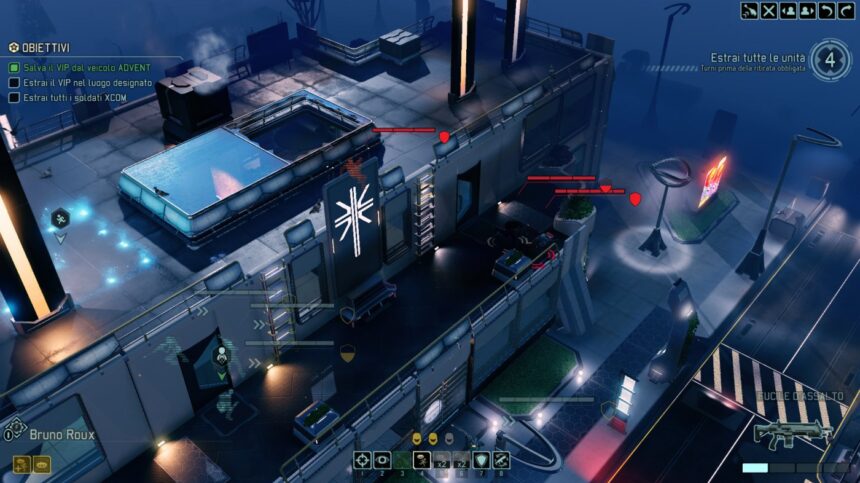Viewport: 860px width, 483px height.
Task: Click the Obiettivi header
Action: click(x=41, y=47)
